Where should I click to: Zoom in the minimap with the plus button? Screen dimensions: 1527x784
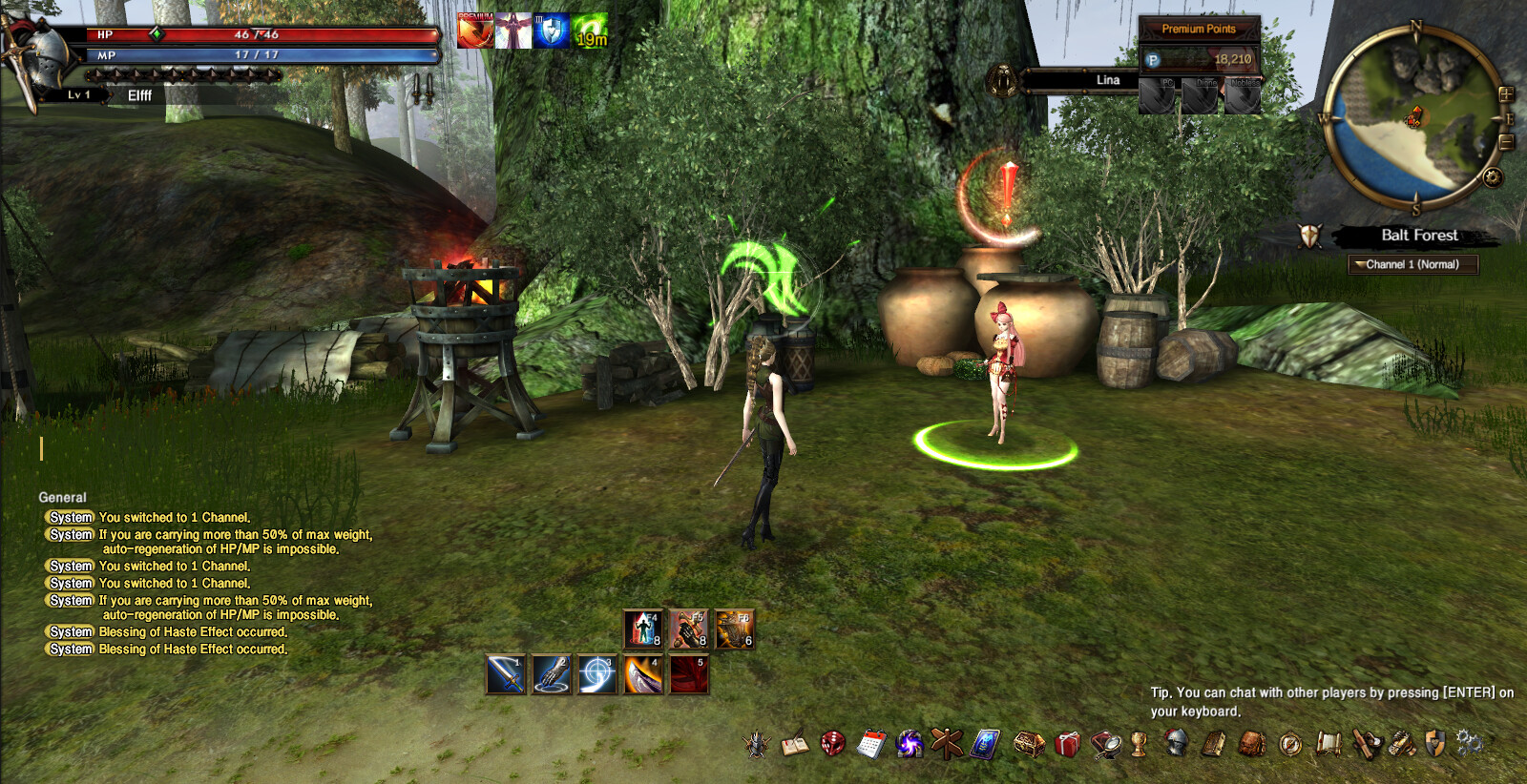click(x=1506, y=94)
